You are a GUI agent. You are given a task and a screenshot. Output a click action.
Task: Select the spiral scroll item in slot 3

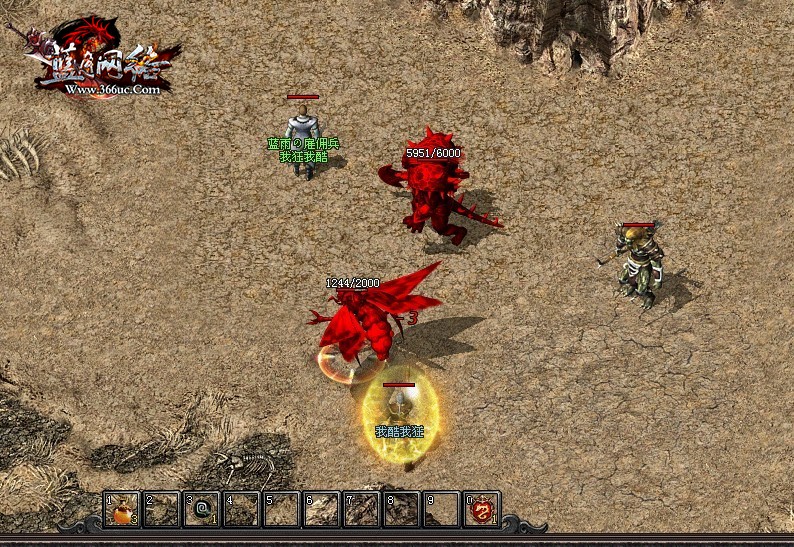point(201,511)
